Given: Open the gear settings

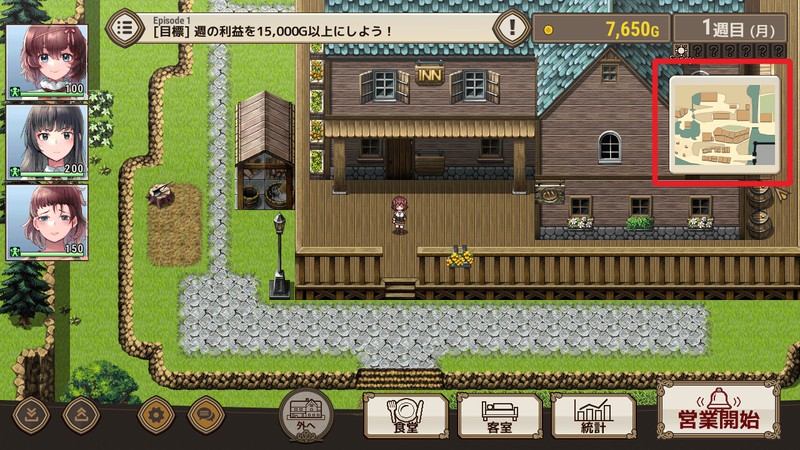Looking at the screenshot, I should (x=155, y=412).
